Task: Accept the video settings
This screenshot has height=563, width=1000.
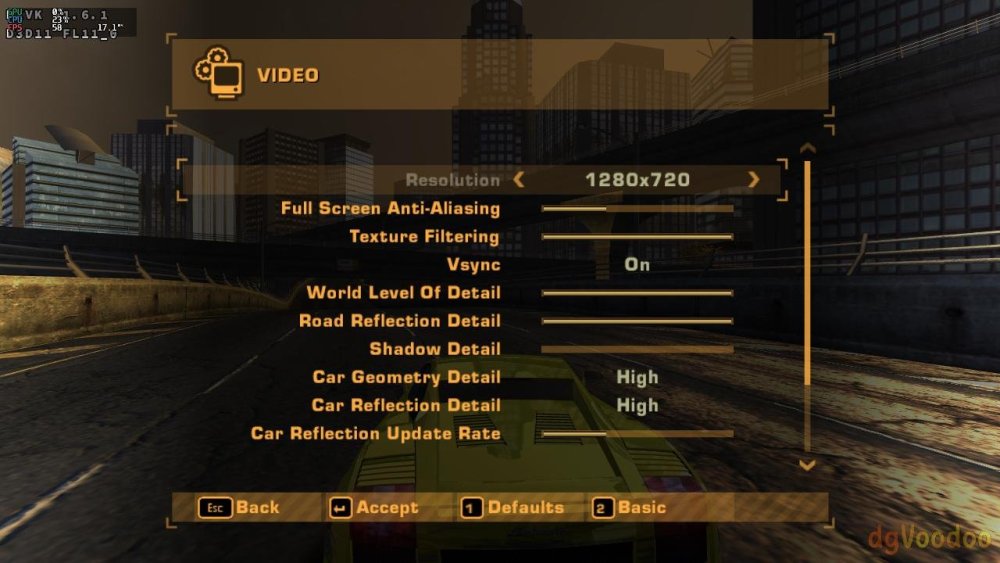Action: [375, 508]
